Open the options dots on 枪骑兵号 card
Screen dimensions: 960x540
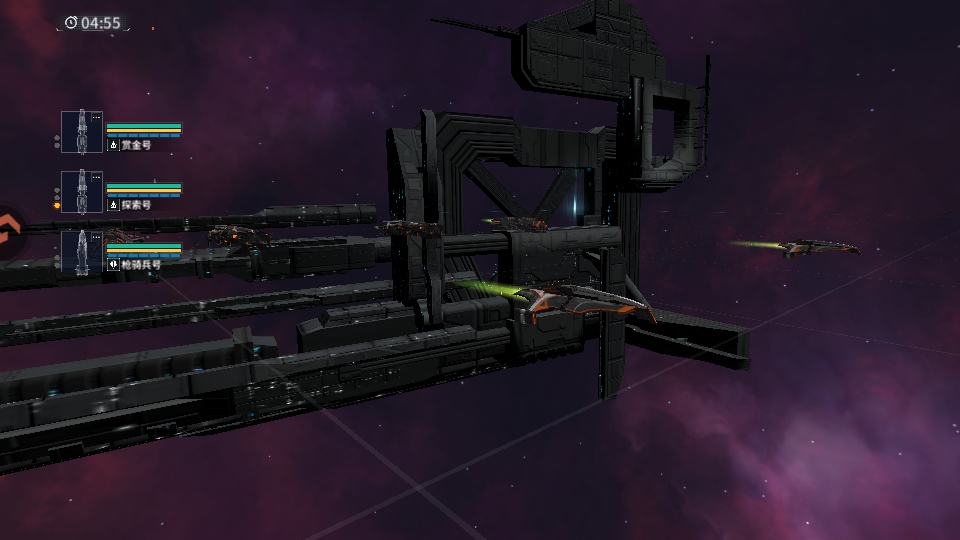click(96, 237)
